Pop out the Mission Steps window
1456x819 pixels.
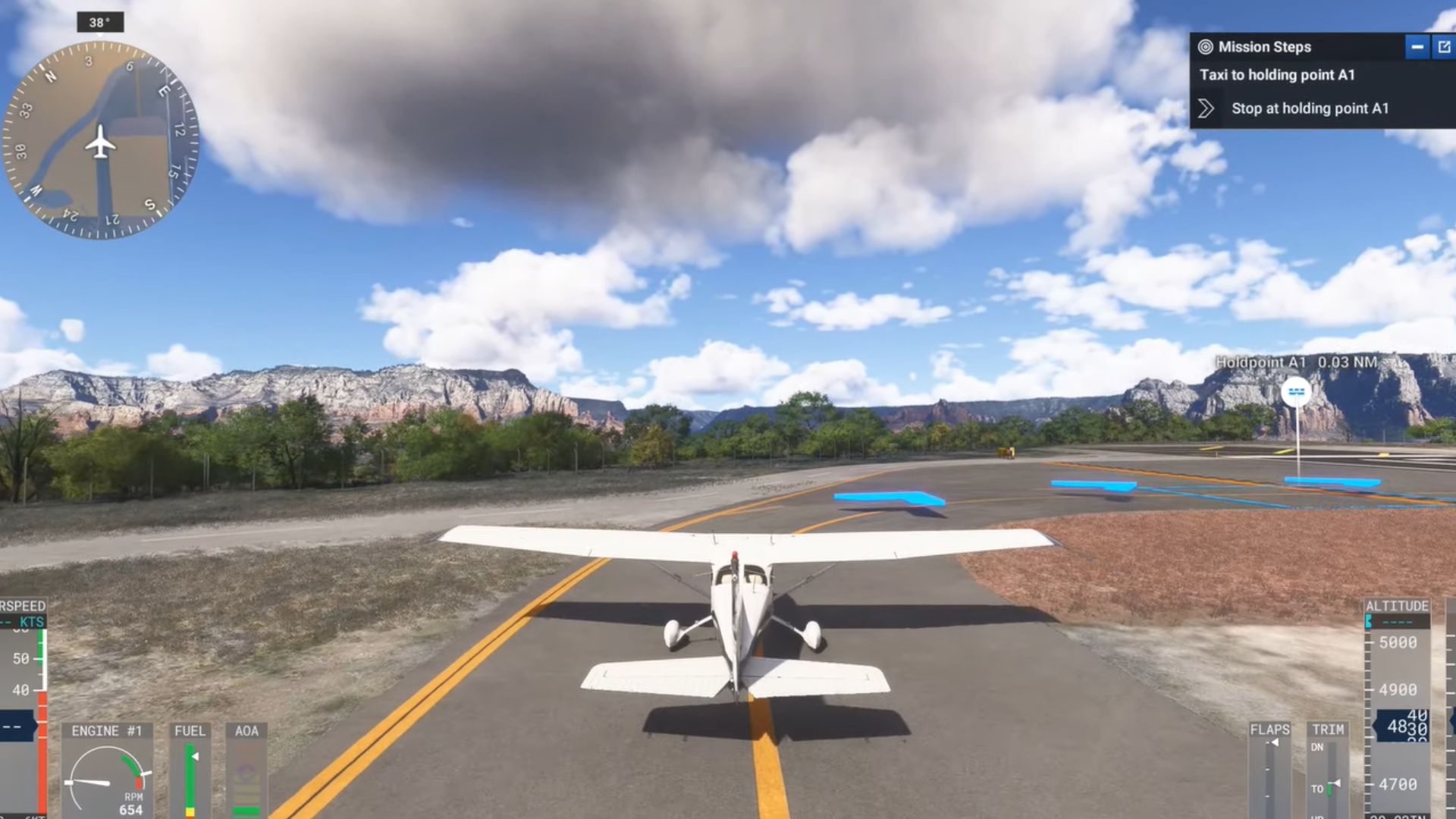[1444, 47]
